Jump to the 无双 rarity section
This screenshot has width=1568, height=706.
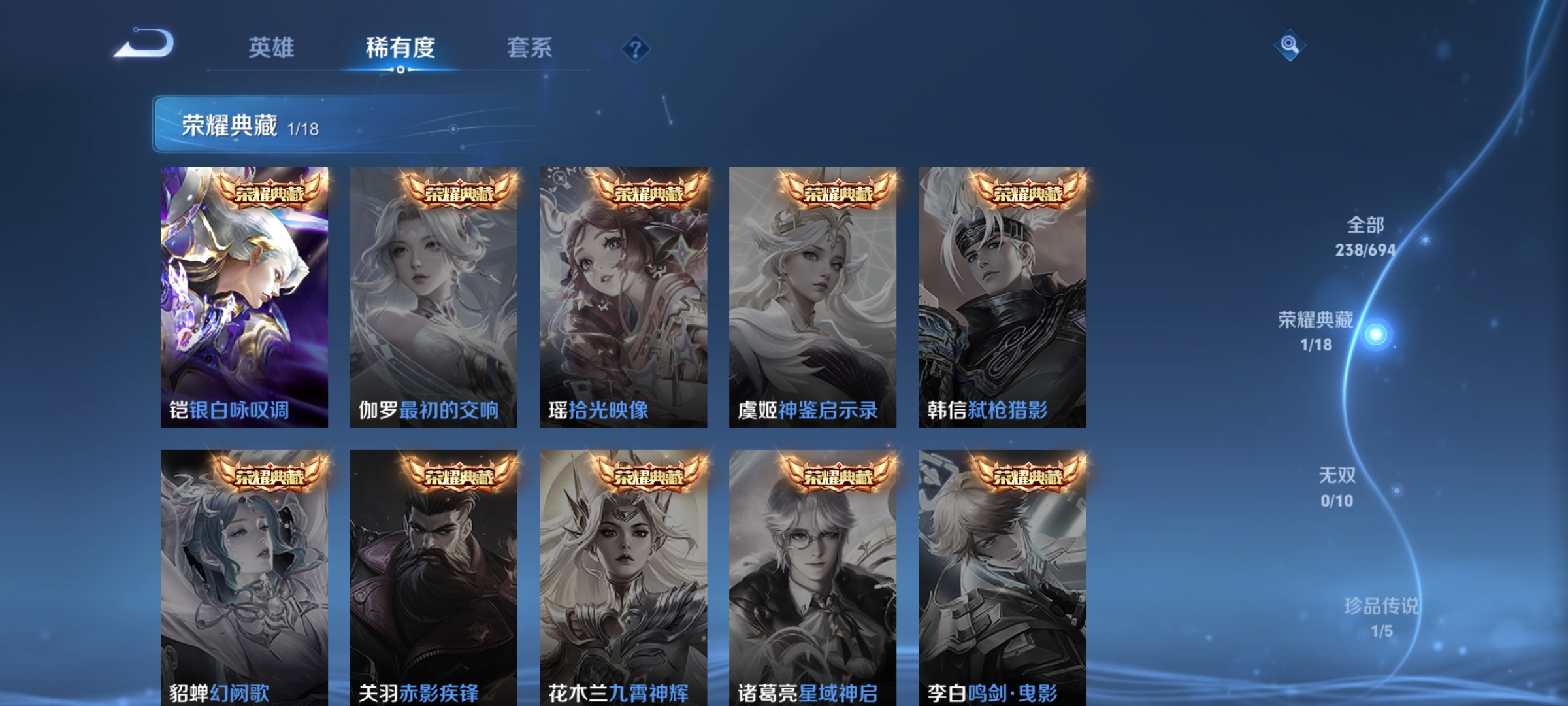click(x=1337, y=487)
